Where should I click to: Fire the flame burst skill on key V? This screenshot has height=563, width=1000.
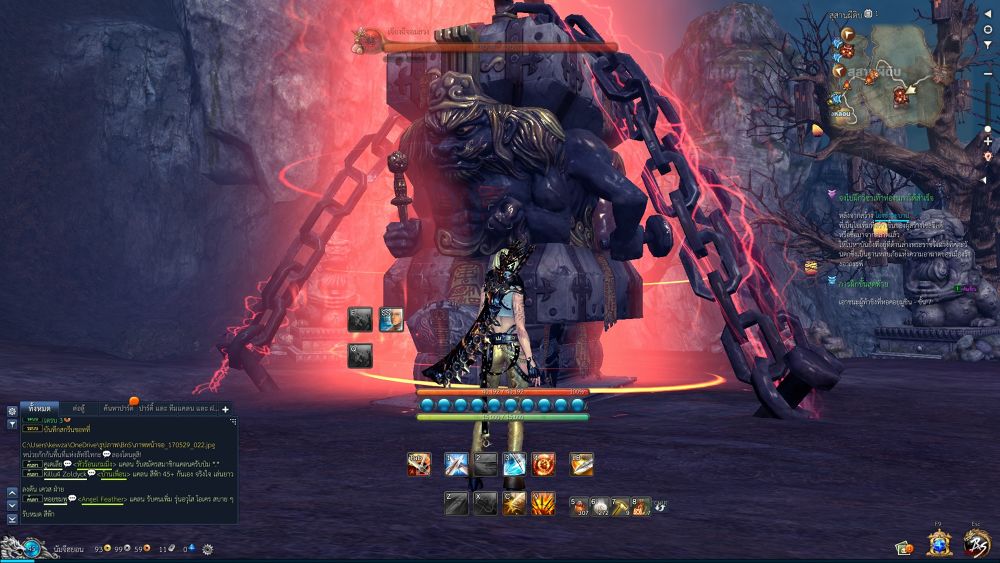click(x=544, y=503)
